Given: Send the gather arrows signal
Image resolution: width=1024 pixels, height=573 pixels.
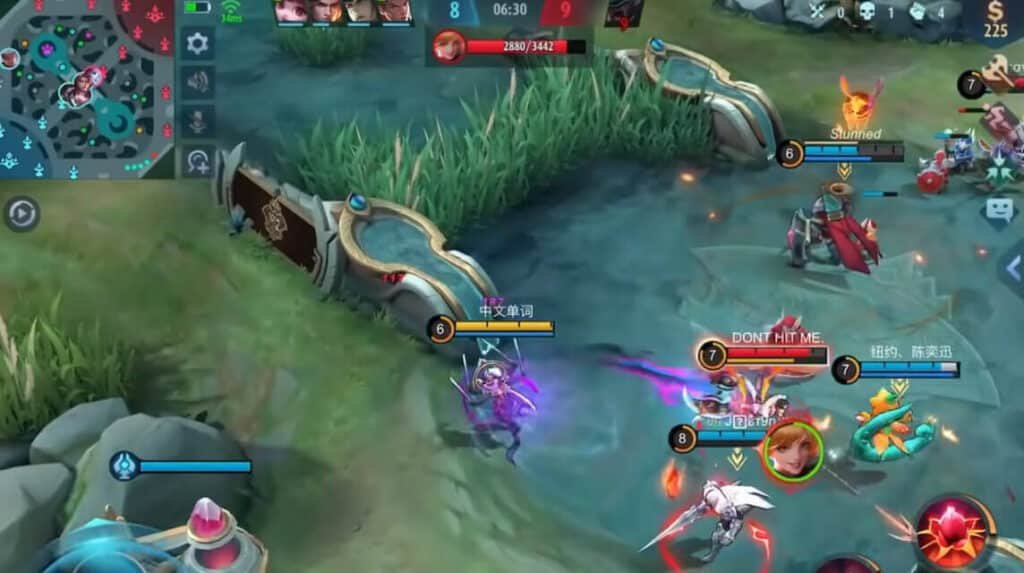Looking at the screenshot, I should point(1000,167).
